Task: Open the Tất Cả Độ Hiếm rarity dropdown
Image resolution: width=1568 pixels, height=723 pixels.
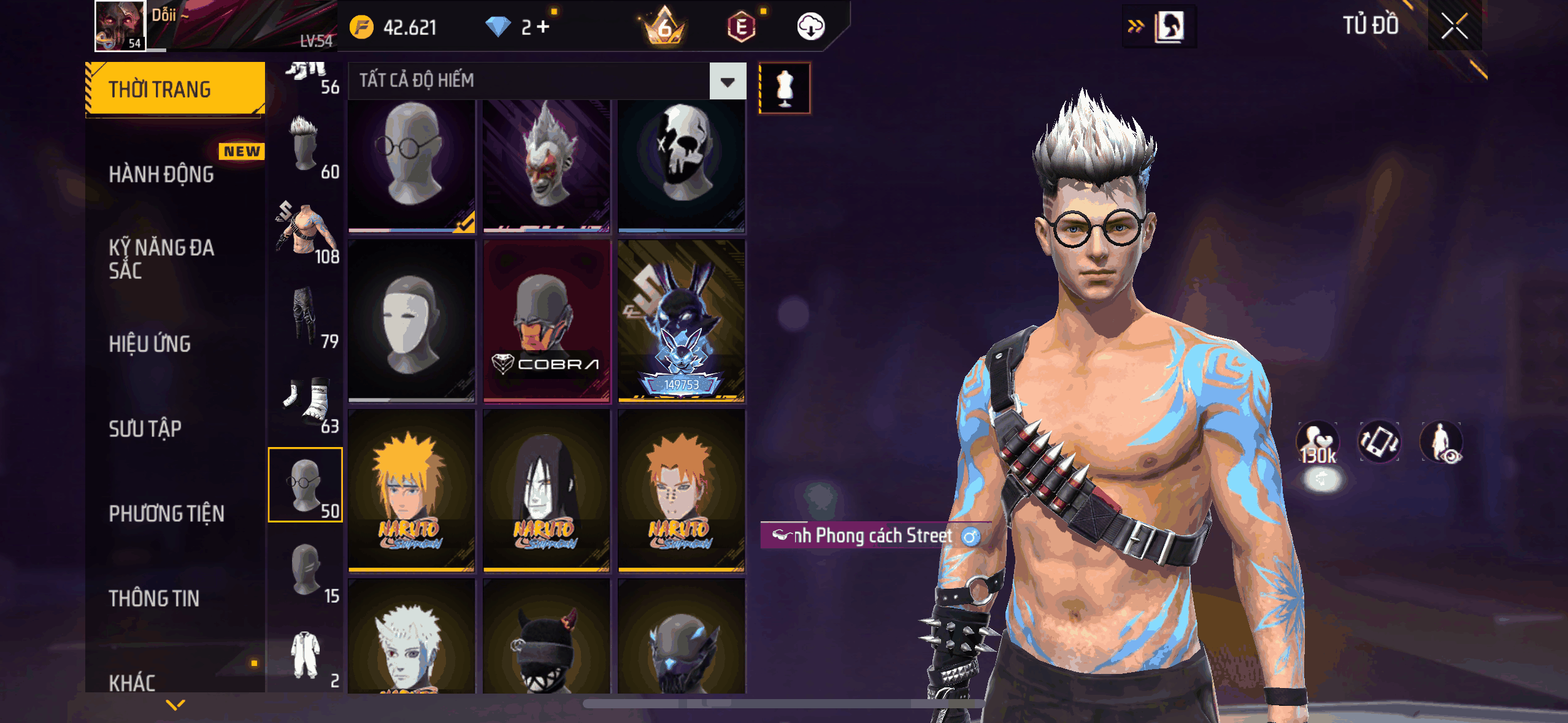Action: point(728,81)
